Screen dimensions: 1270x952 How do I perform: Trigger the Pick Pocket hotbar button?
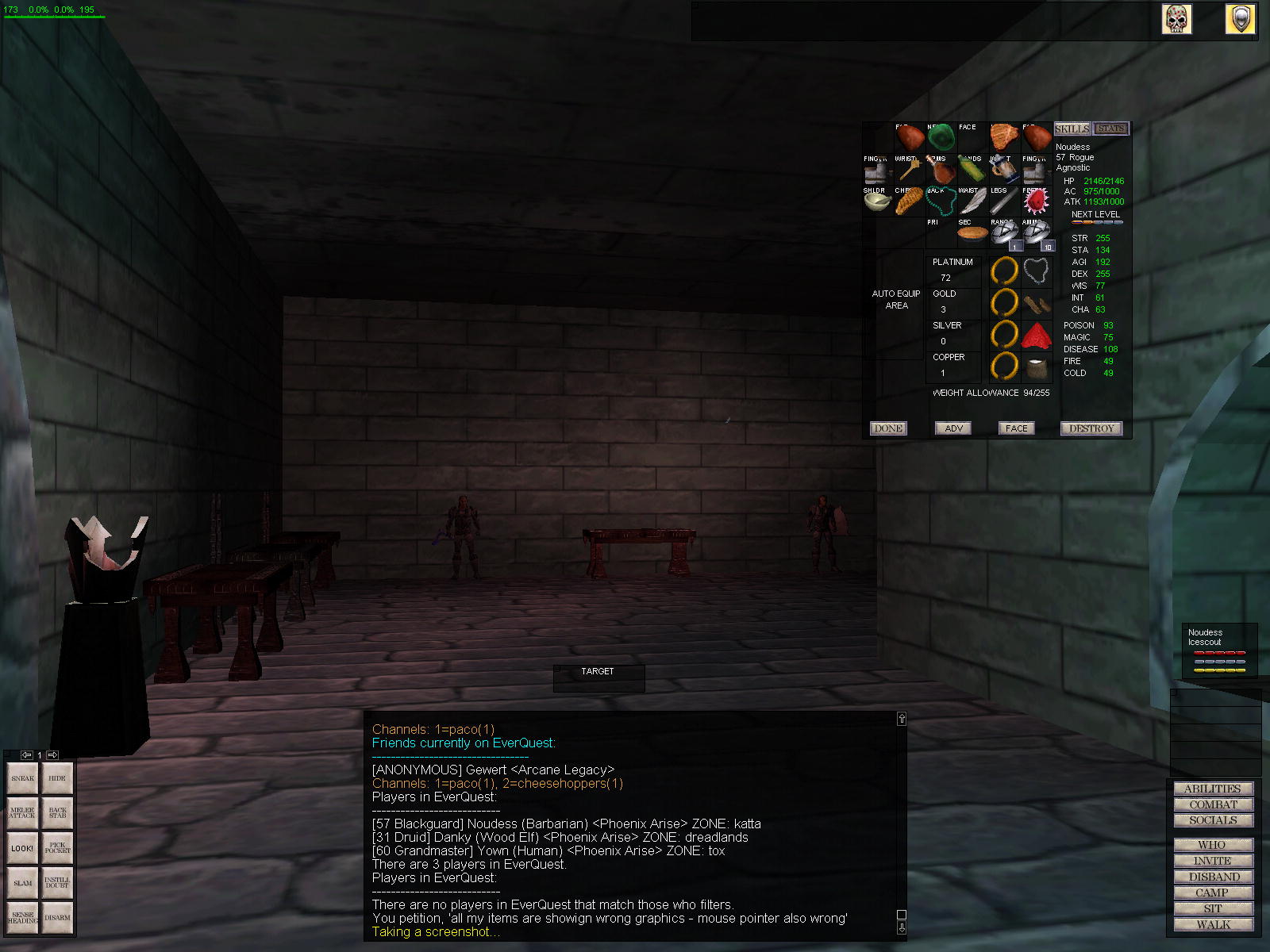[57, 848]
